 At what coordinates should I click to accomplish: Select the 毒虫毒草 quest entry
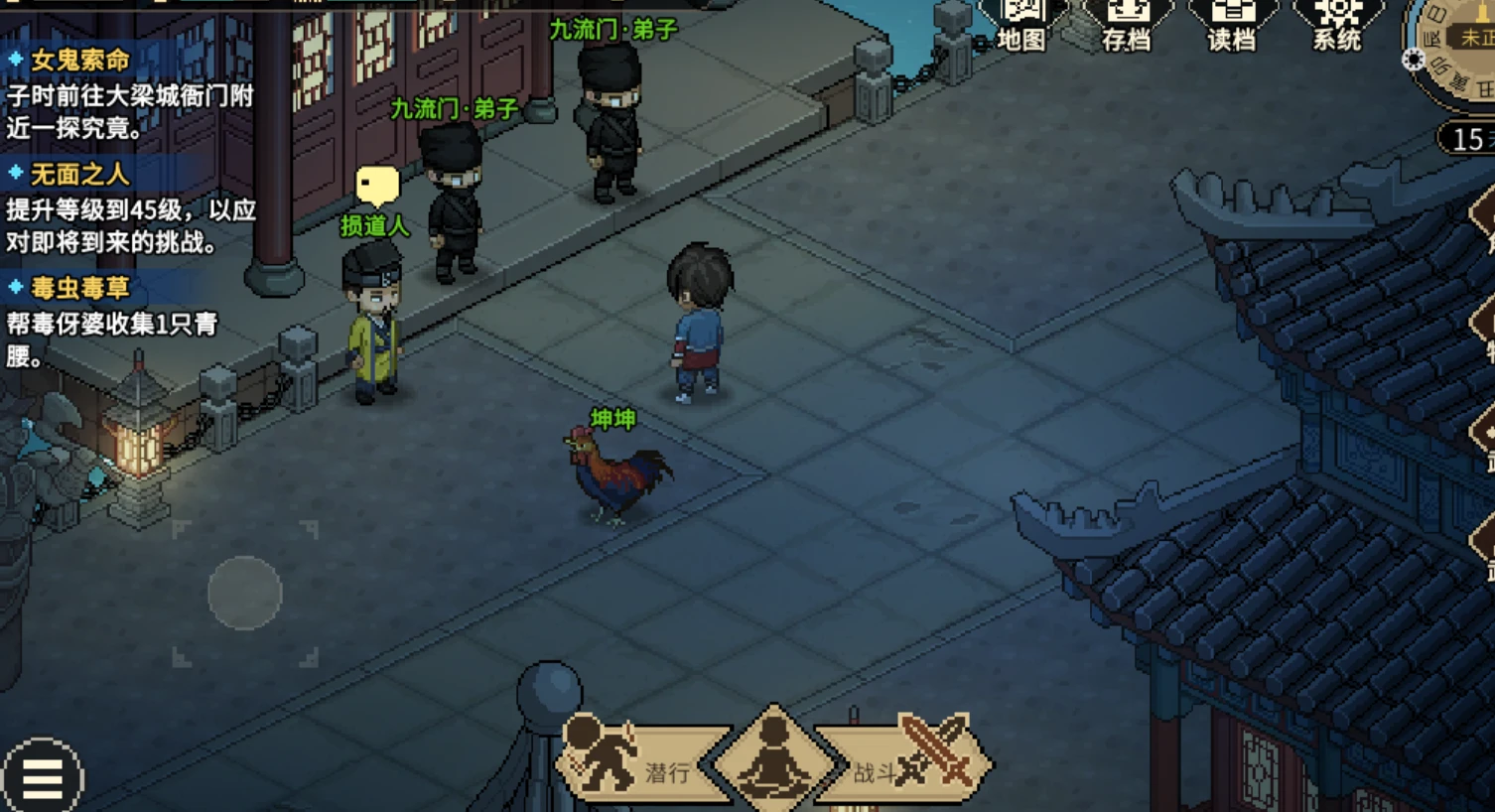click(x=80, y=289)
